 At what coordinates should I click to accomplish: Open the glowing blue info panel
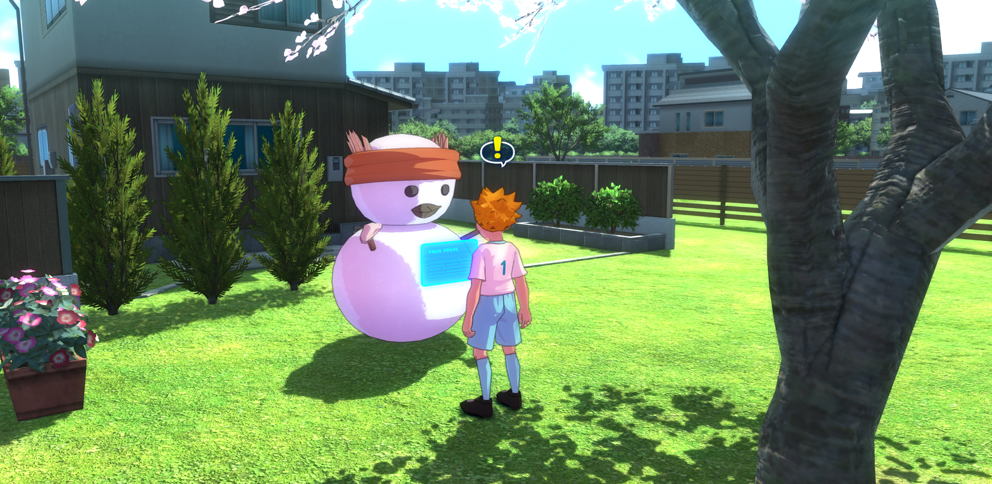(447, 263)
